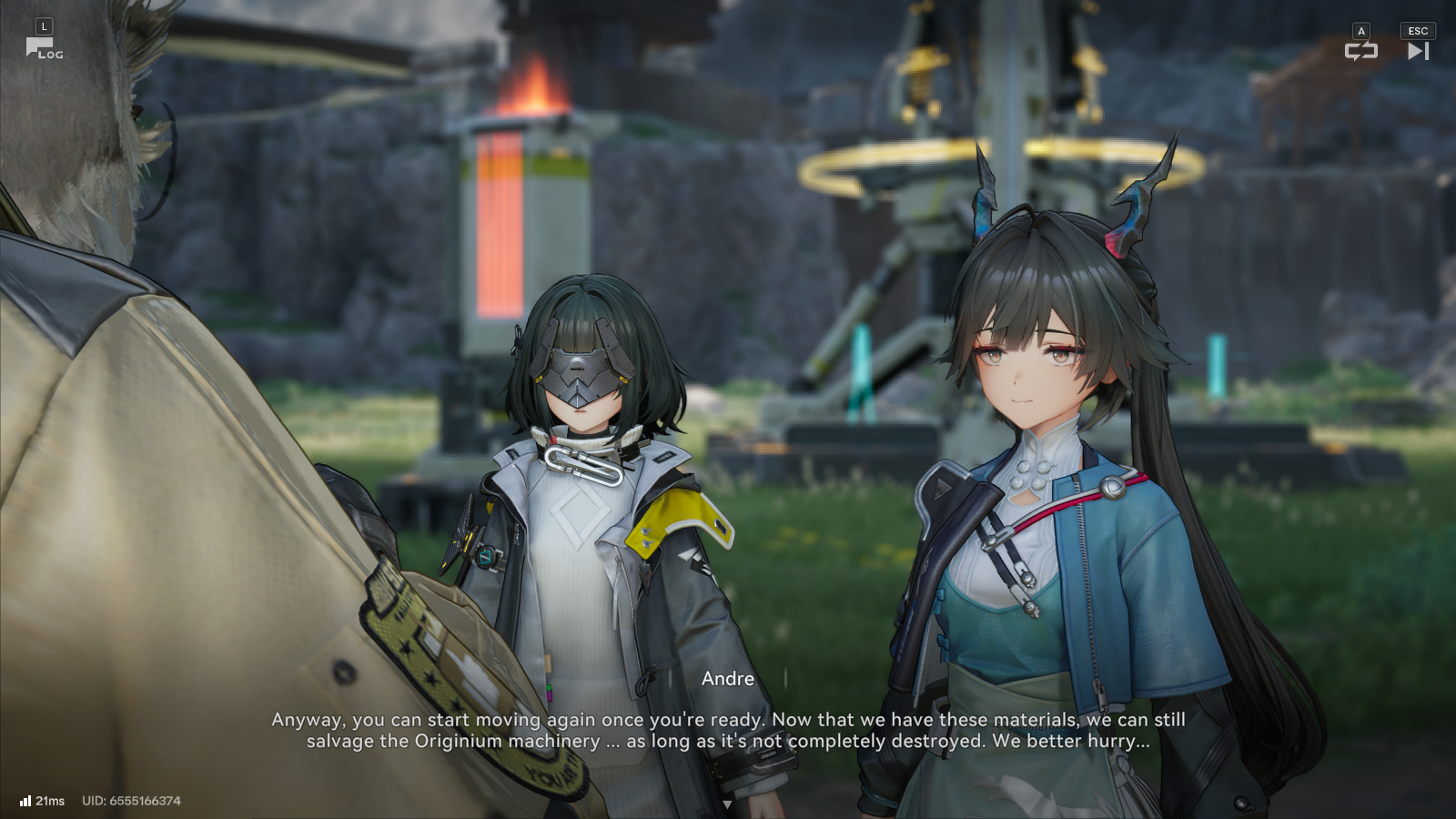Screen dimensions: 1456x819
Task: Toggle dialogue auto-play
Action: tap(1360, 51)
